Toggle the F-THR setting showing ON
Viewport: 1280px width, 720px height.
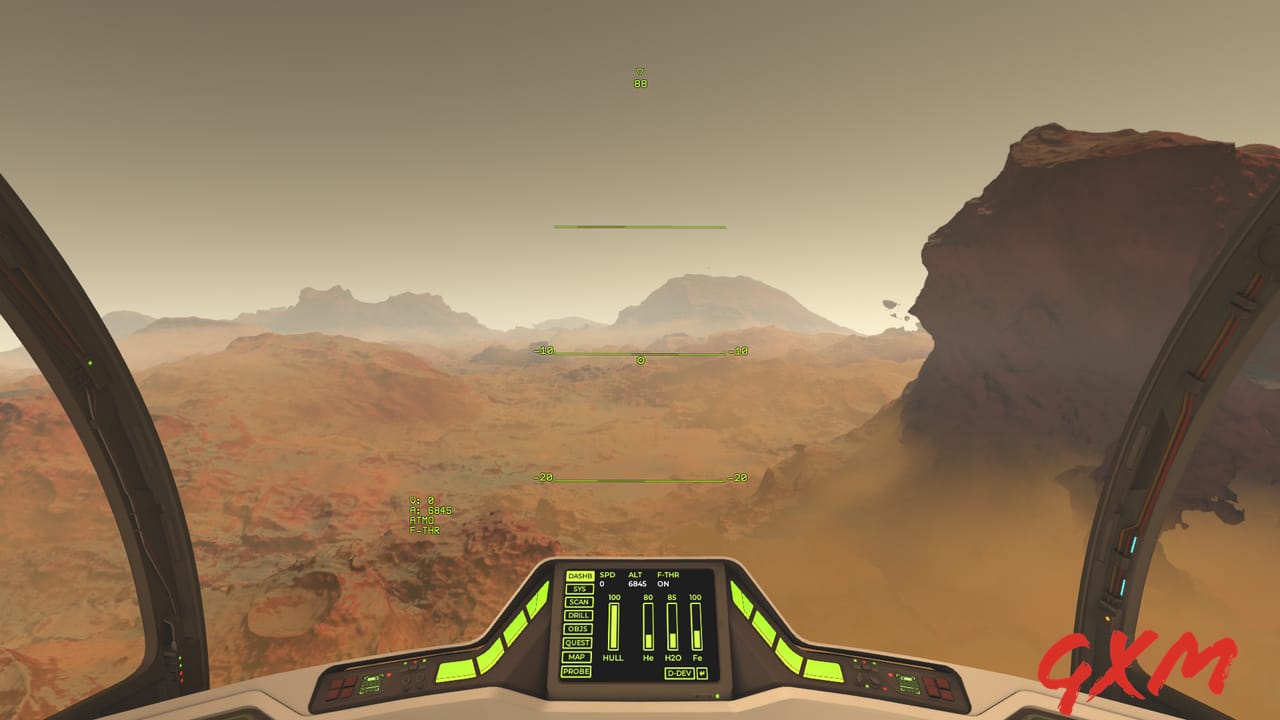pyautogui.click(x=665, y=582)
